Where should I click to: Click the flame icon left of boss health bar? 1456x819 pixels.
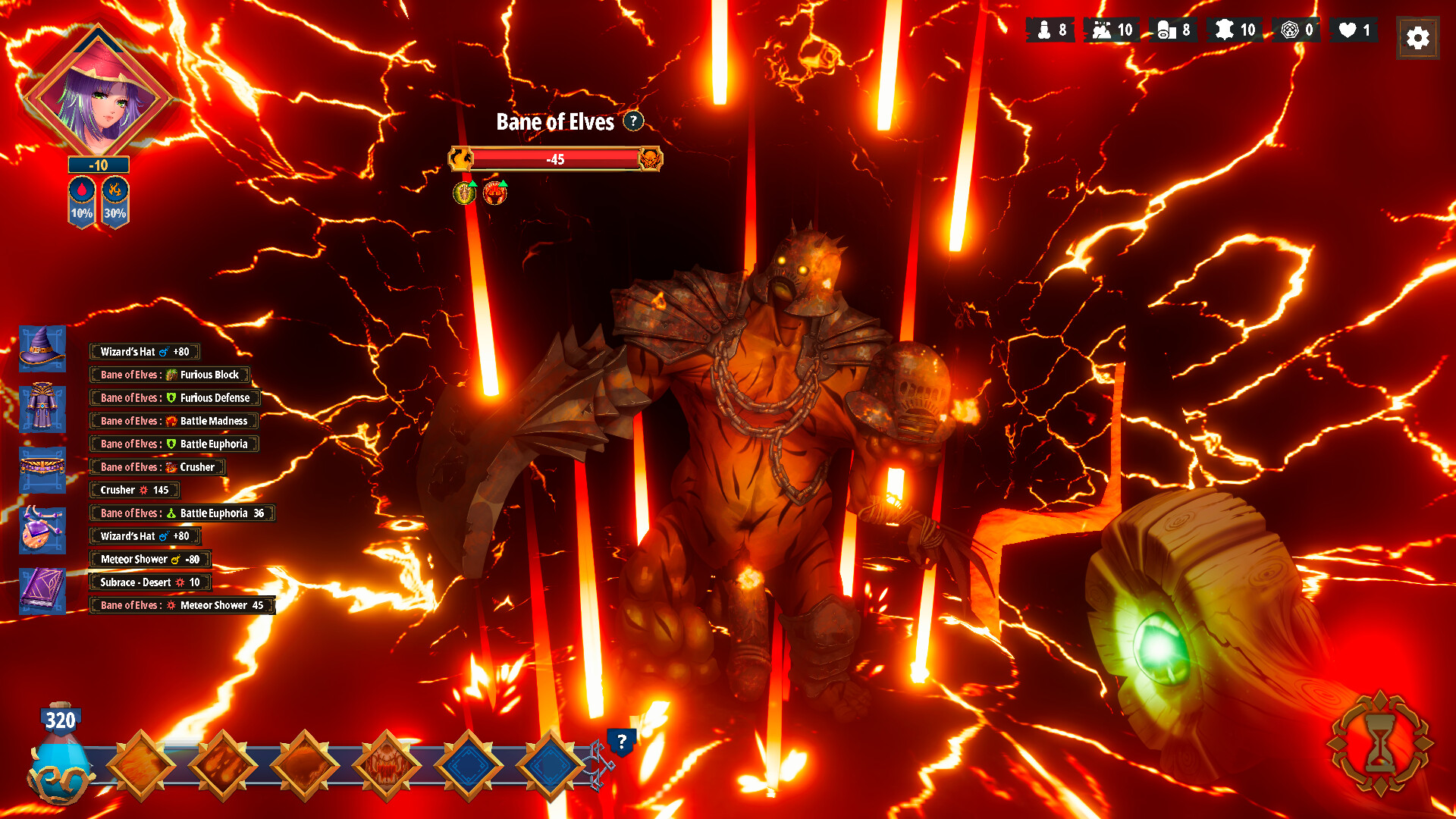463,160
